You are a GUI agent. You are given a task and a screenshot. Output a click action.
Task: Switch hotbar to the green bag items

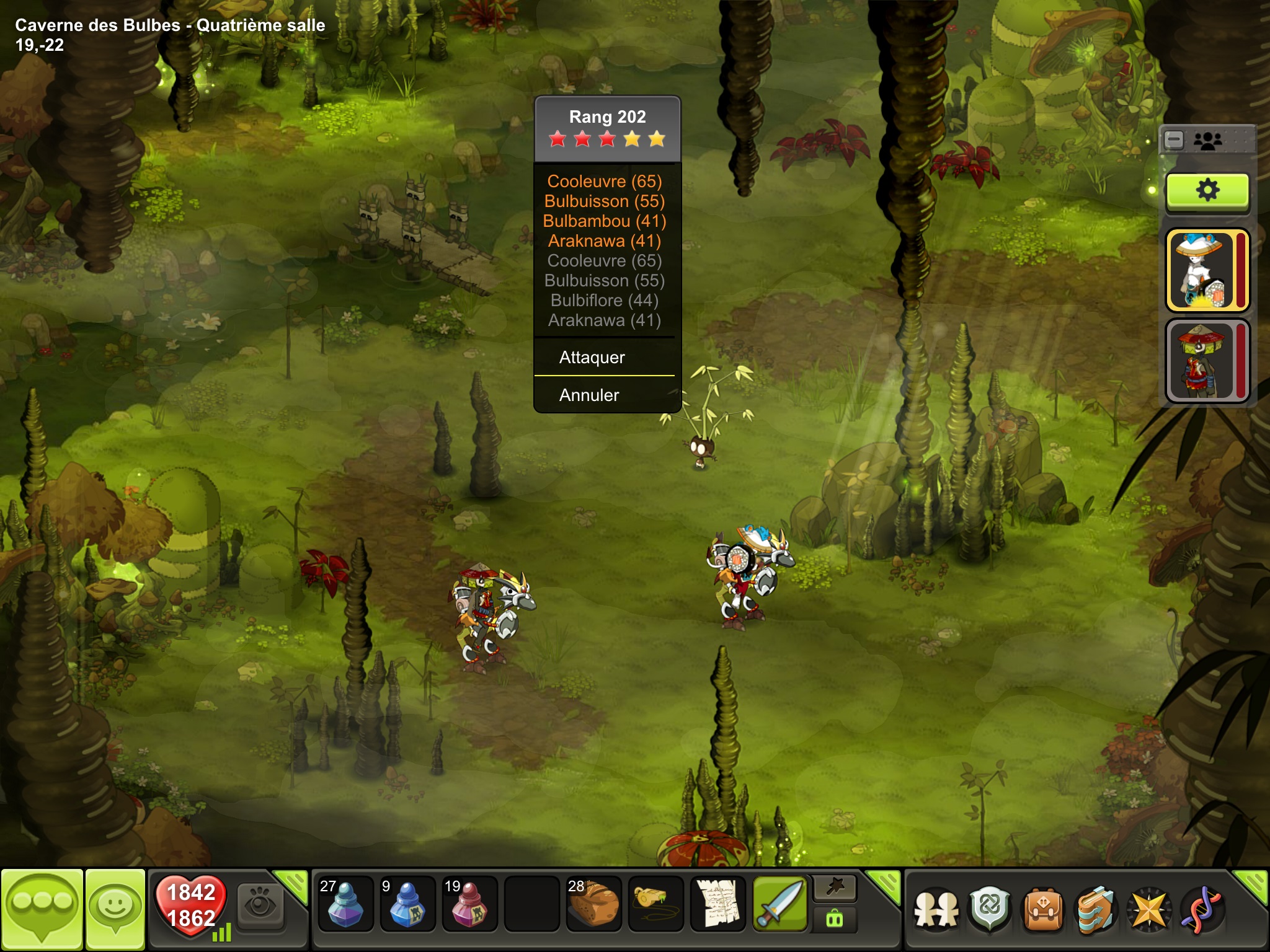click(x=835, y=920)
